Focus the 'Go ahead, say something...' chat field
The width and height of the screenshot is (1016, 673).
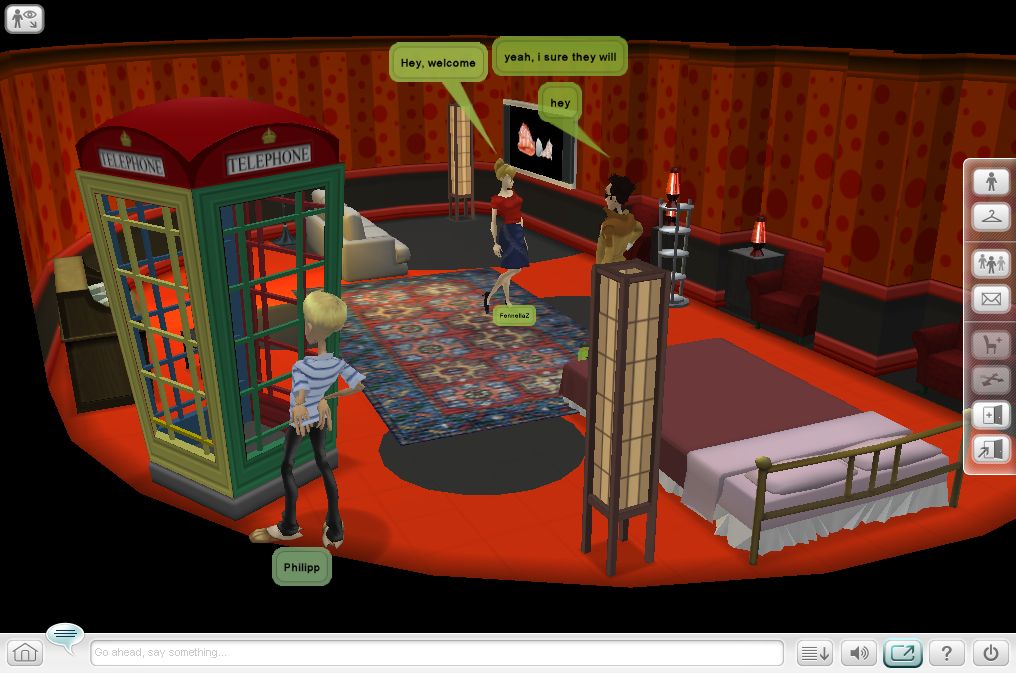(436, 653)
